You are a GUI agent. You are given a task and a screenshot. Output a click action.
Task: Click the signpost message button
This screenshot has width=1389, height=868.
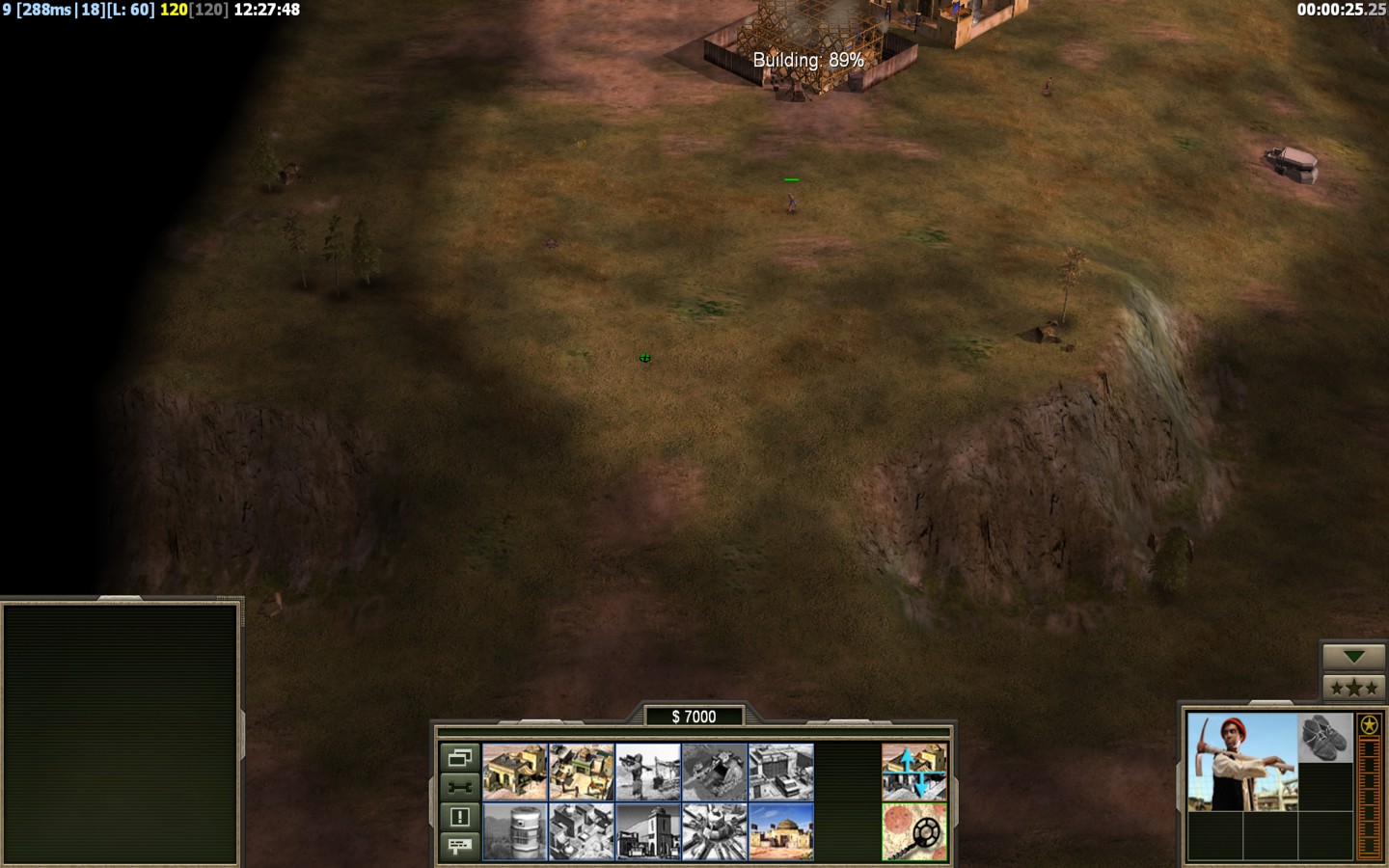point(460,846)
